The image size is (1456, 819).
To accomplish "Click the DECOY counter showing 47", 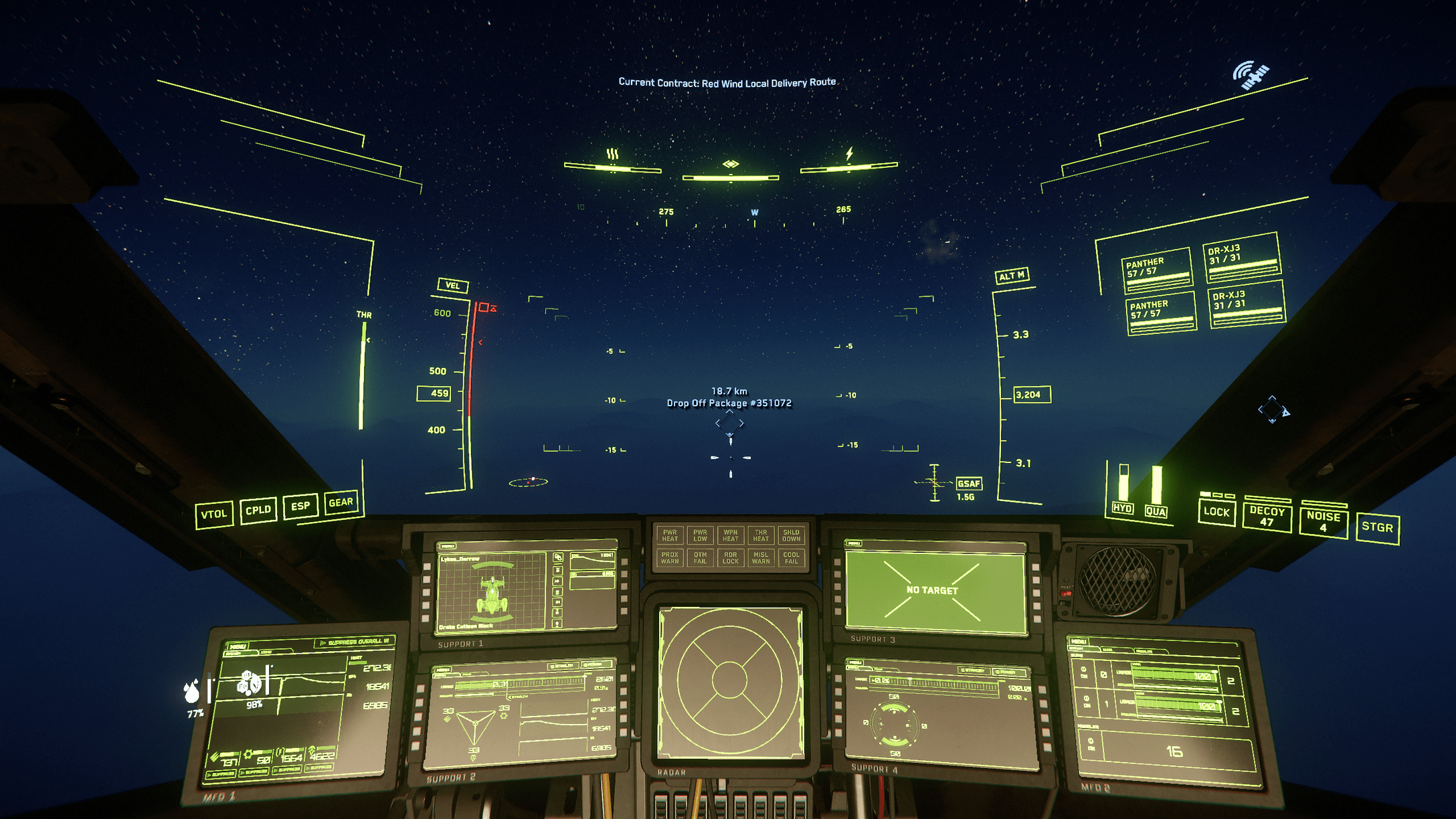I will [1267, 516].
